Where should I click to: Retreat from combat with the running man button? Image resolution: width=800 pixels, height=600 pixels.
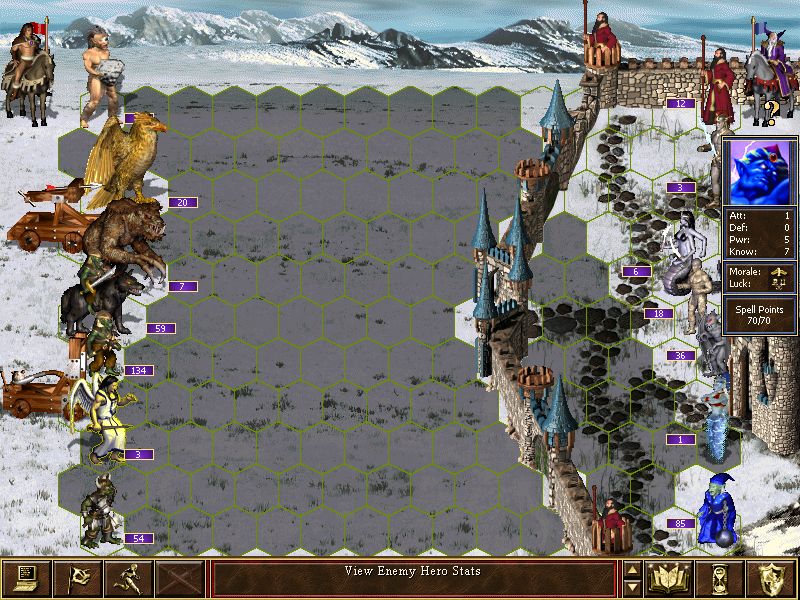coord(130,578)
